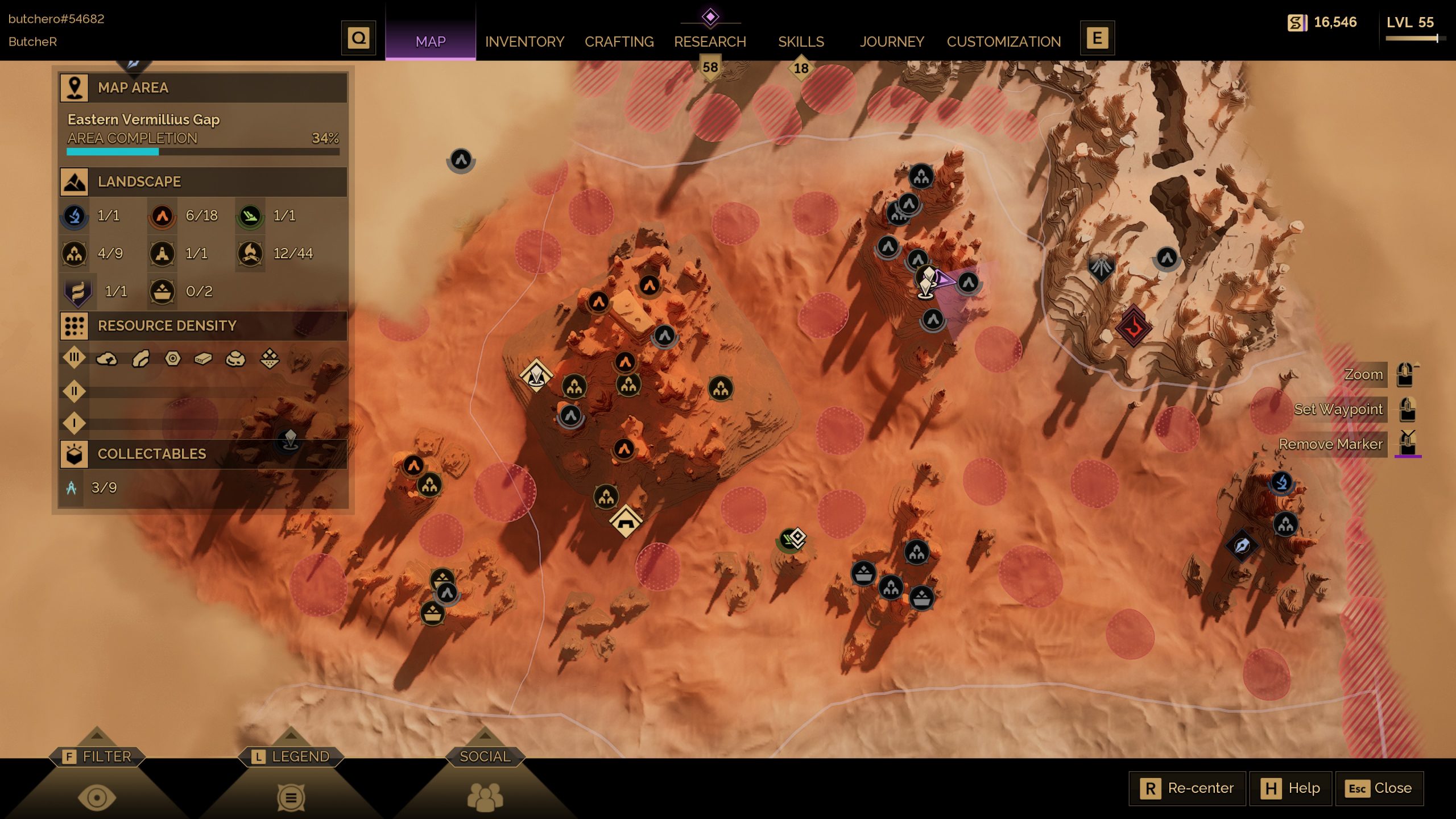Switch to the Inventory tab
Screen dimensions: 1456x819
click(524, 42)
